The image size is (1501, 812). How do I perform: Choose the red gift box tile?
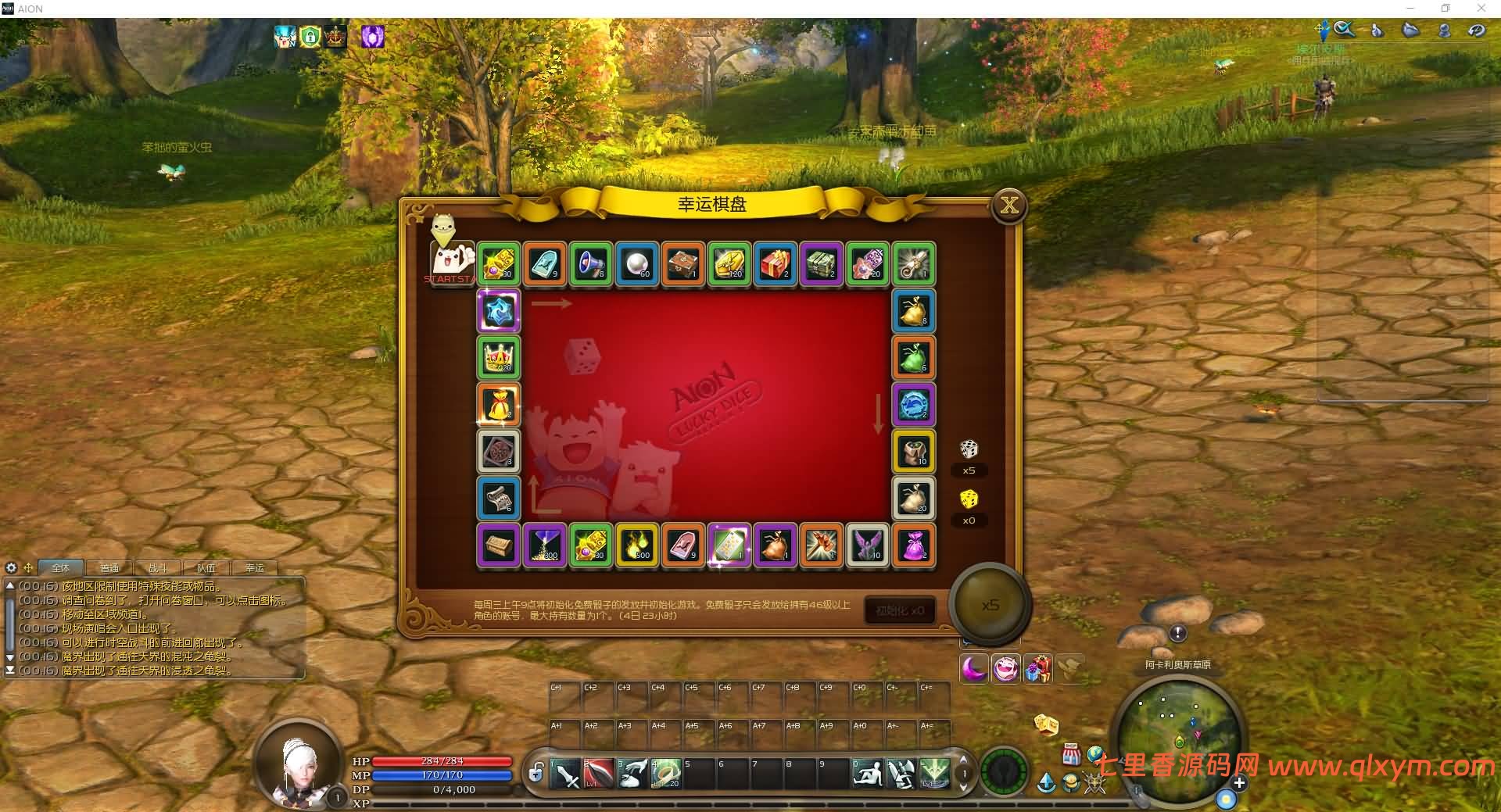(776, 263)
